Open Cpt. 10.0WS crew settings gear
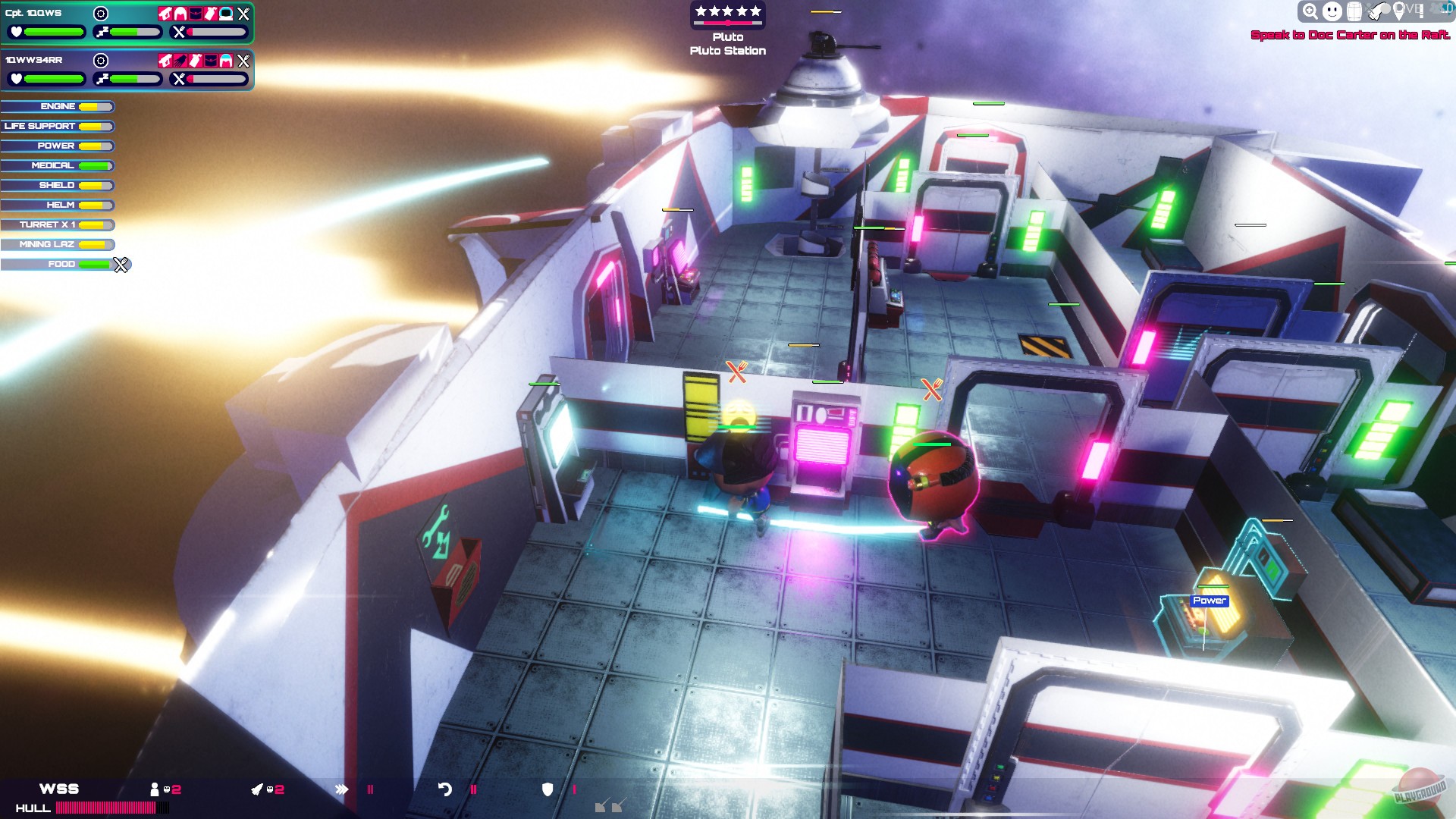 click(101, 13)
